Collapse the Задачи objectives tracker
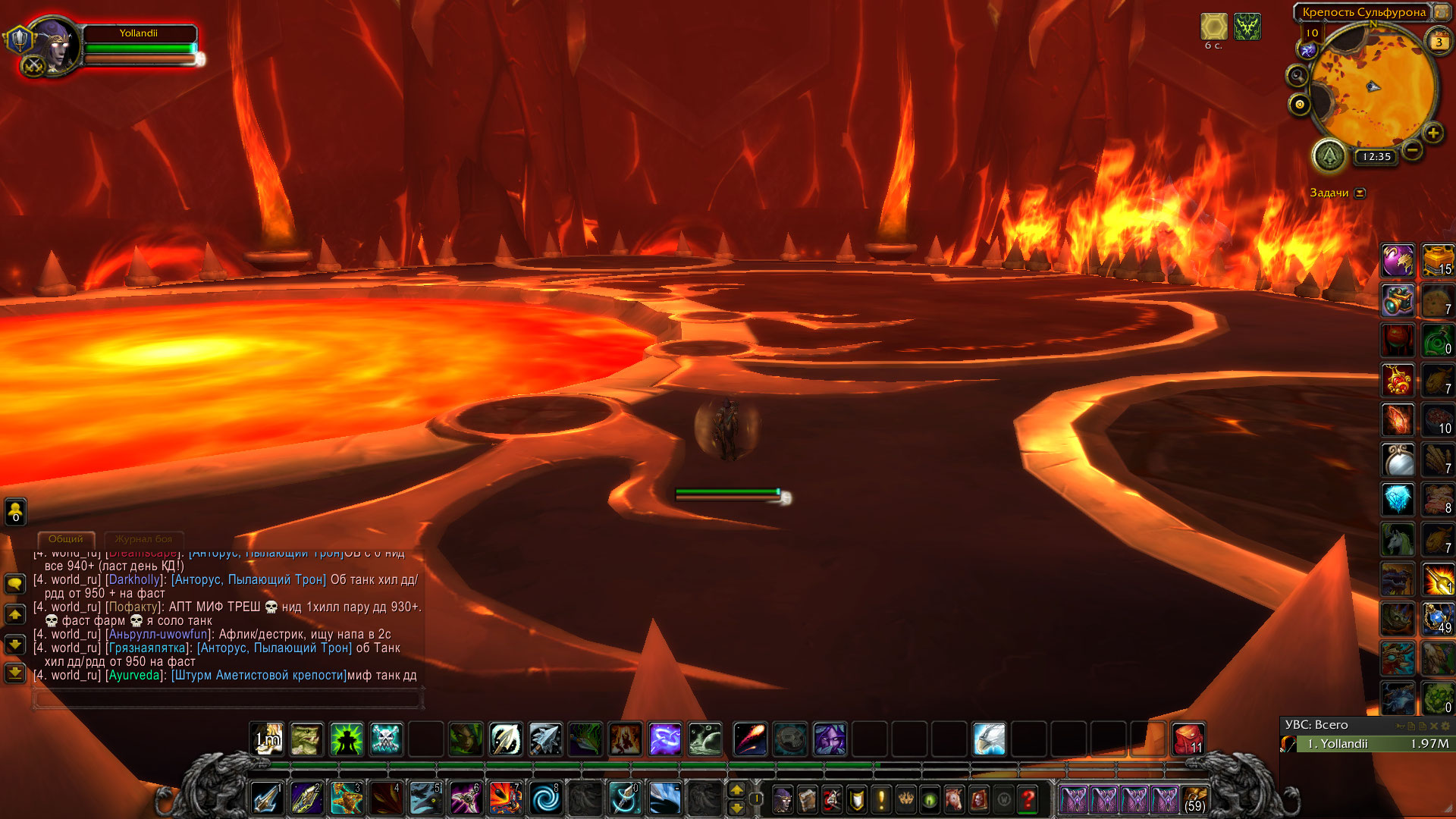1456x819 pixels. [1360, 193]
